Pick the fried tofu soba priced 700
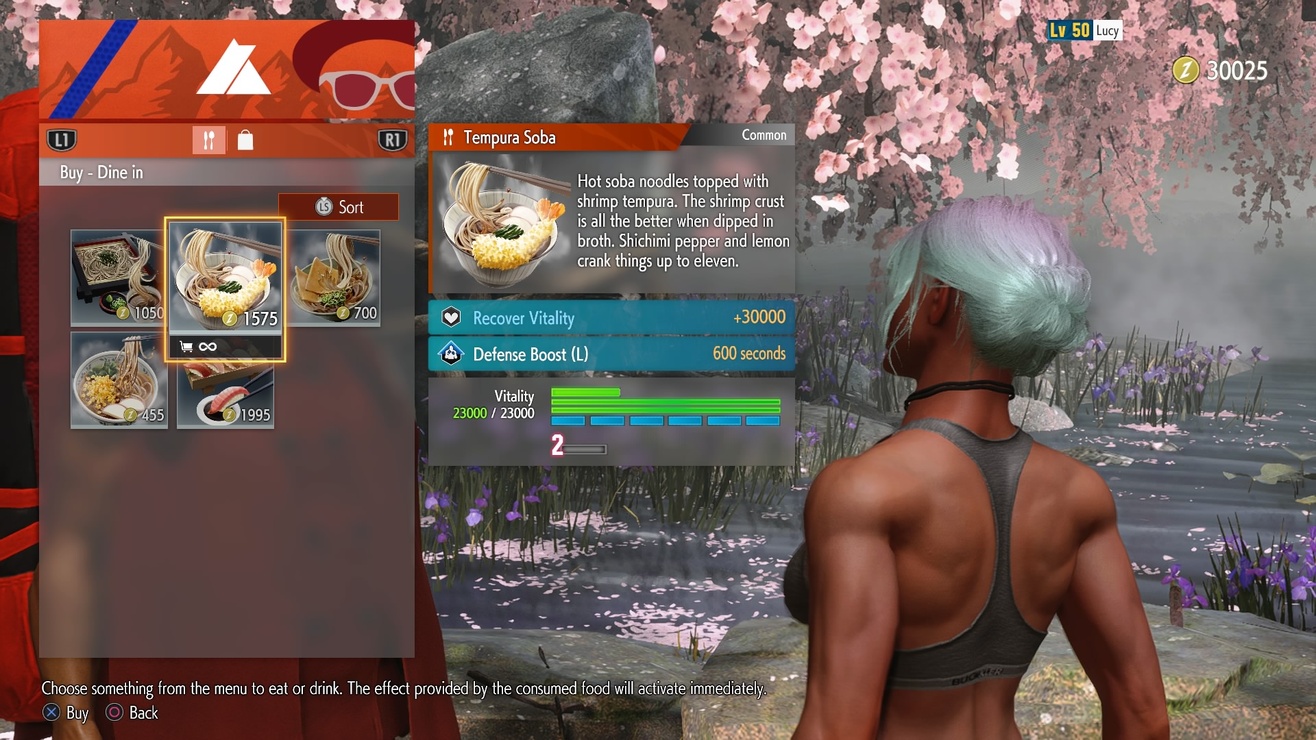Image resolution: width=1316 pixels, height=740 pixels. point(334,276)
